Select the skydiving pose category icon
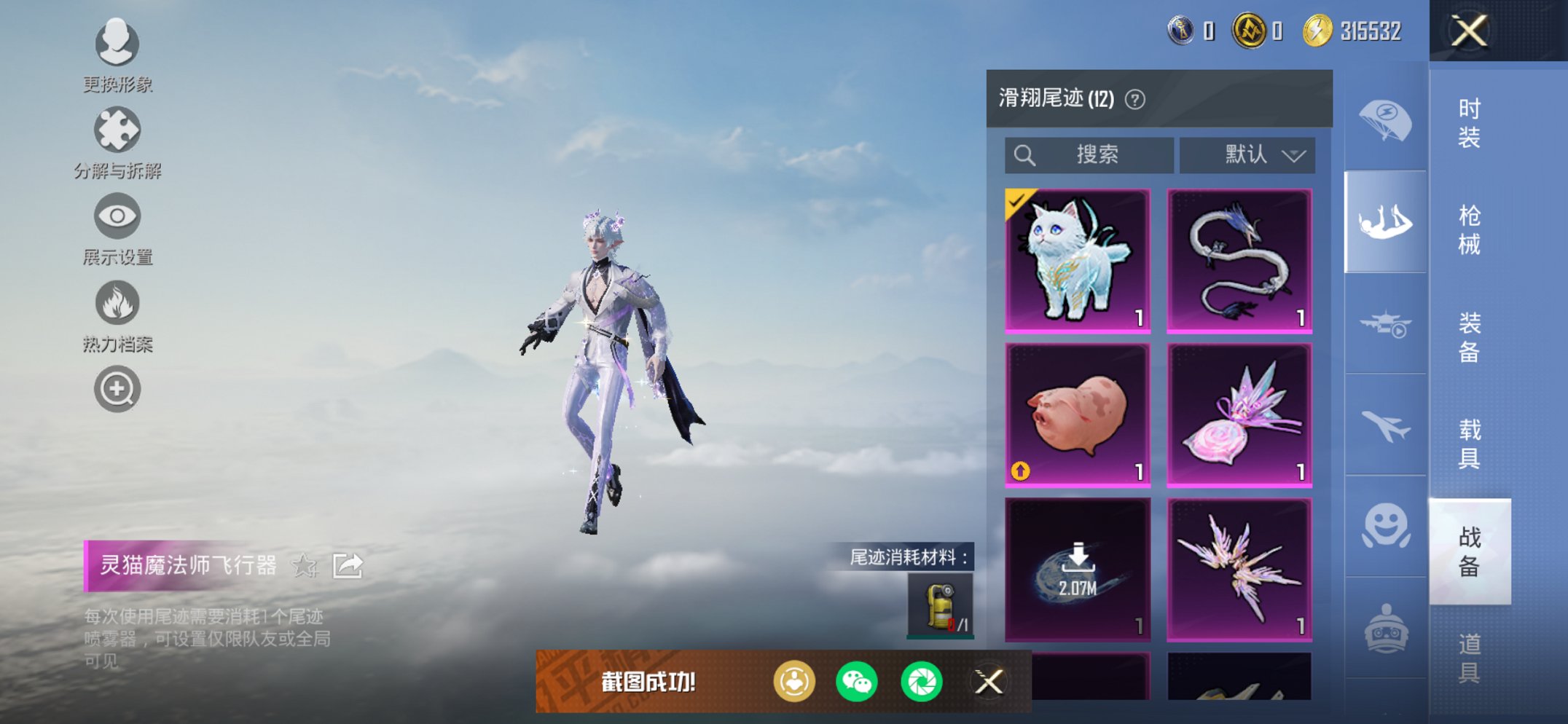1568x724 pixels. pyautogui.click(x=1387, y=219)
